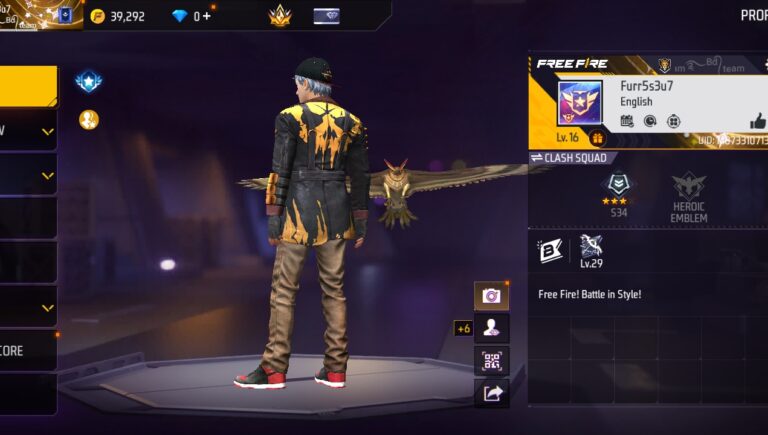
Task: Click the profile visitors silhouette button
Action: pyautogui.click(x=491, y=327)
